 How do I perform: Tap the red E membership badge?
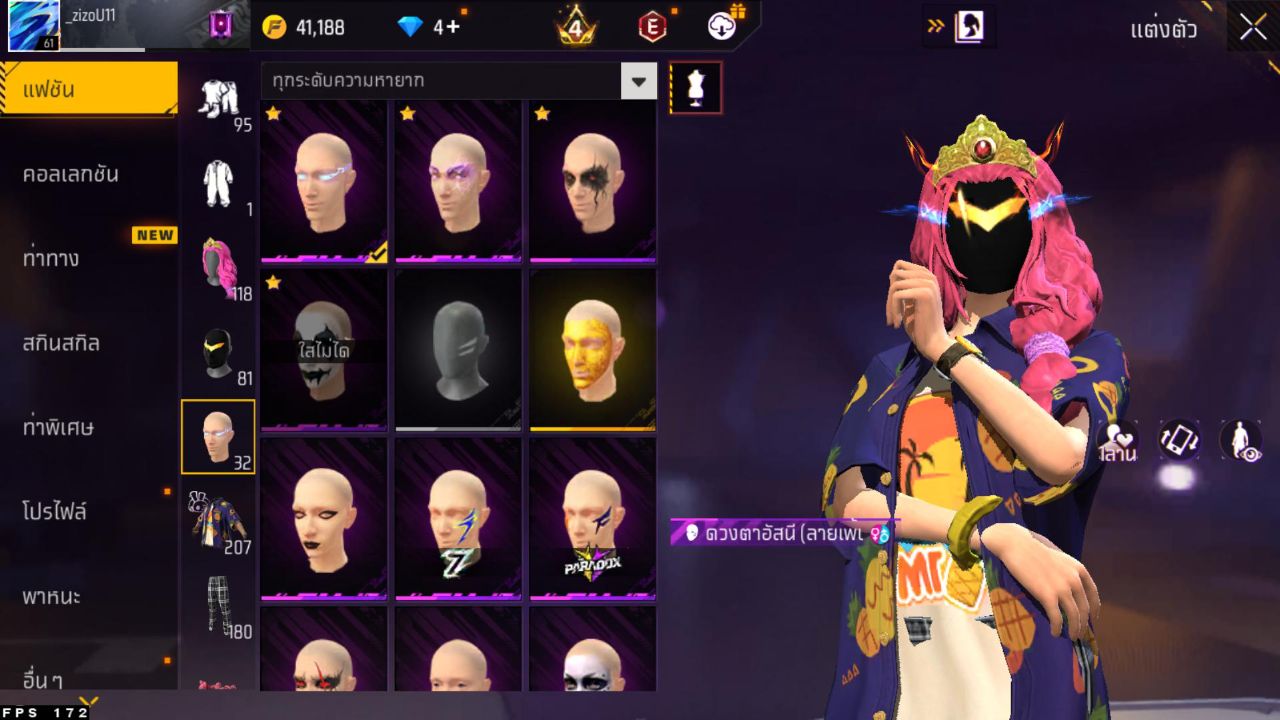point(651,27)
